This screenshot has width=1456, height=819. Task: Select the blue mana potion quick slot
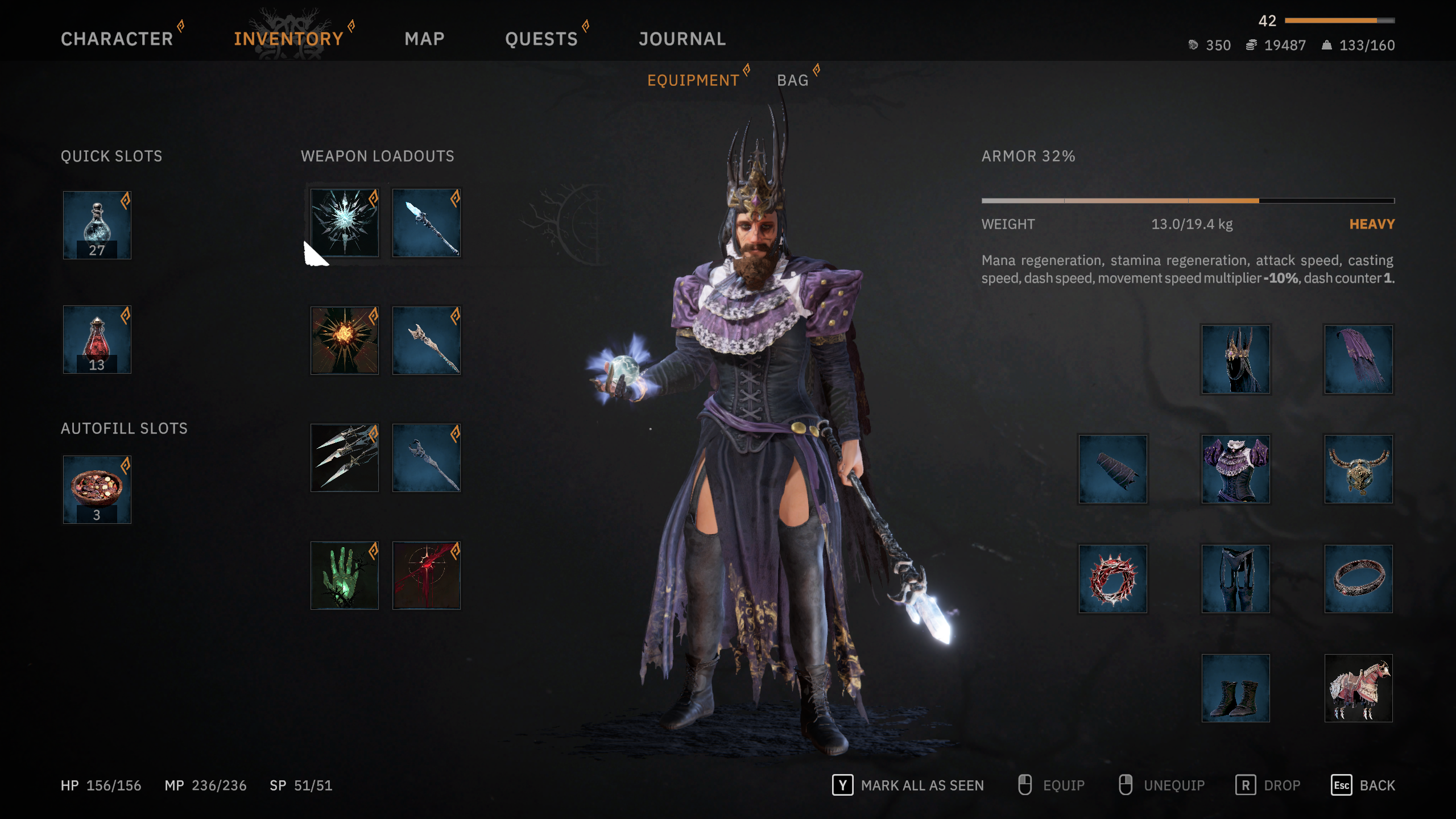97,225
